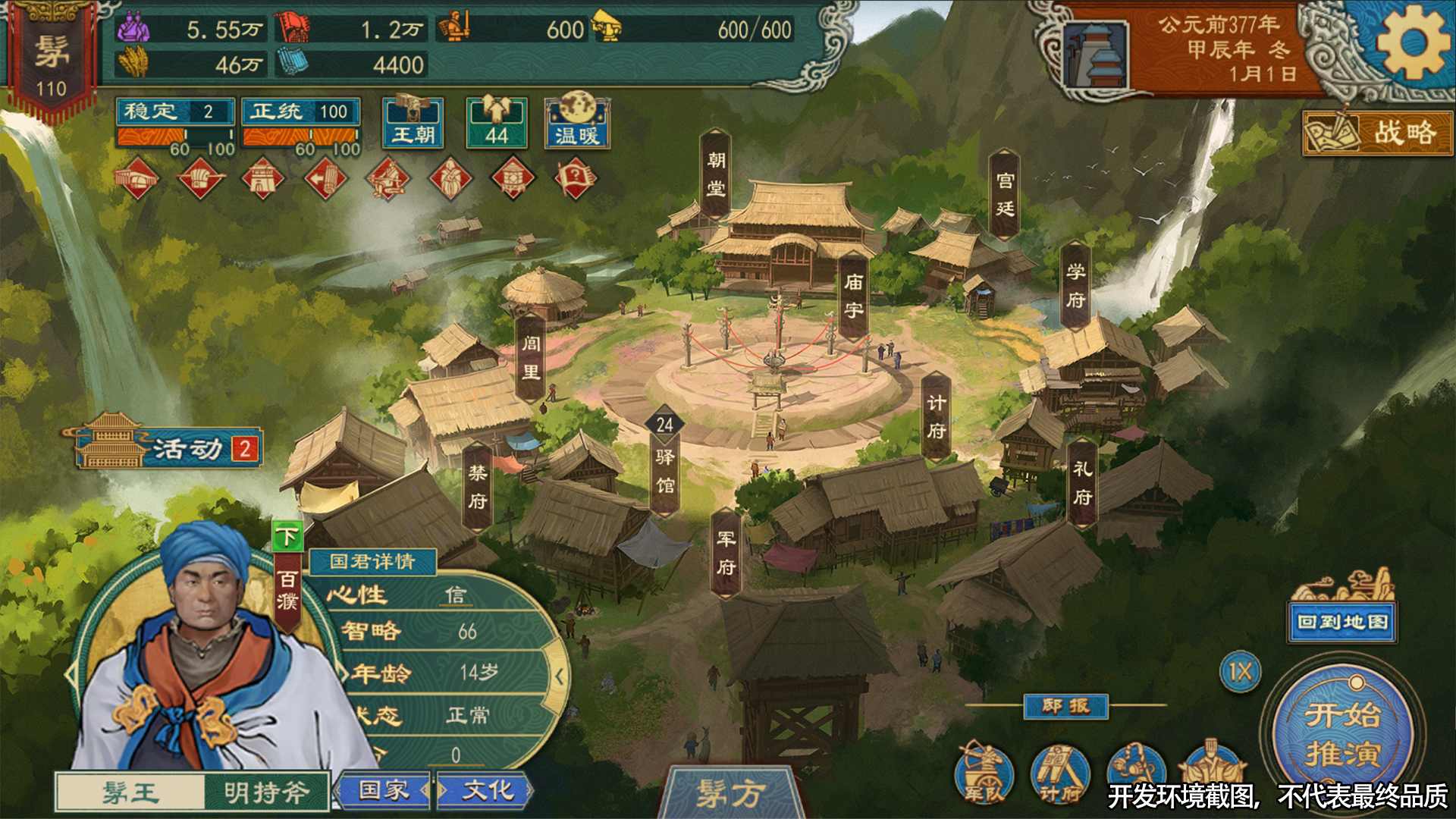Return to map via 回到地图
The height and width of the screenshot is (819, 1456).
pyautogui.click(x=1342, y=623)
